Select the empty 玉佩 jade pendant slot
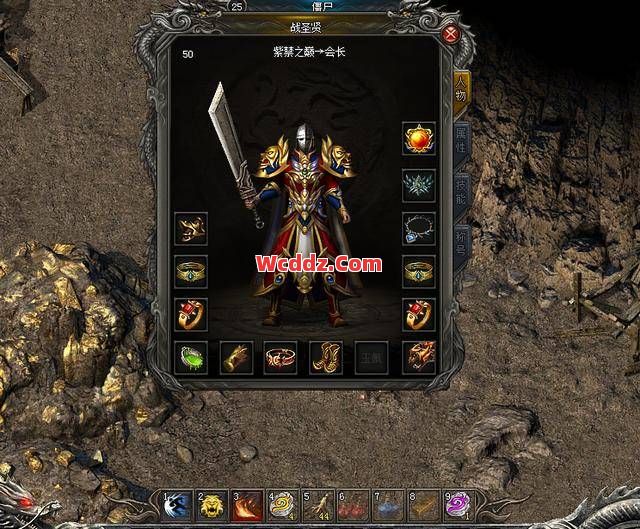The image size is (640, 529). pyautogui.click(x=372, y=357)
